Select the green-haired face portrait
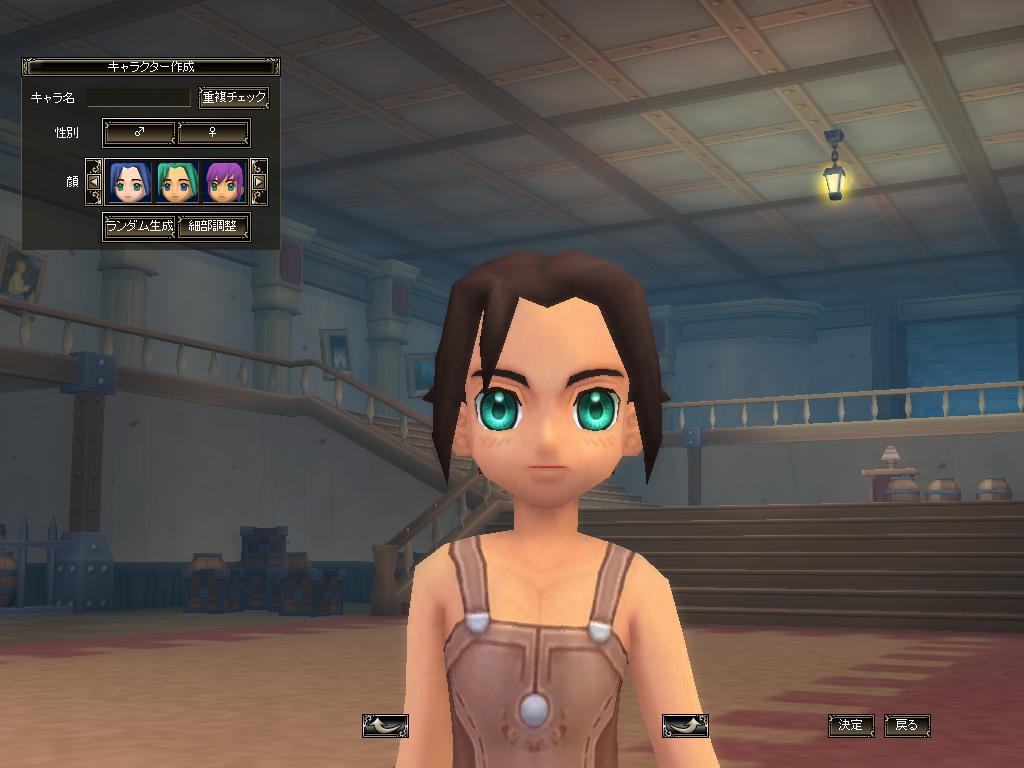The height and width of the screenshot is (768, 1024). [x=176, y=182]
